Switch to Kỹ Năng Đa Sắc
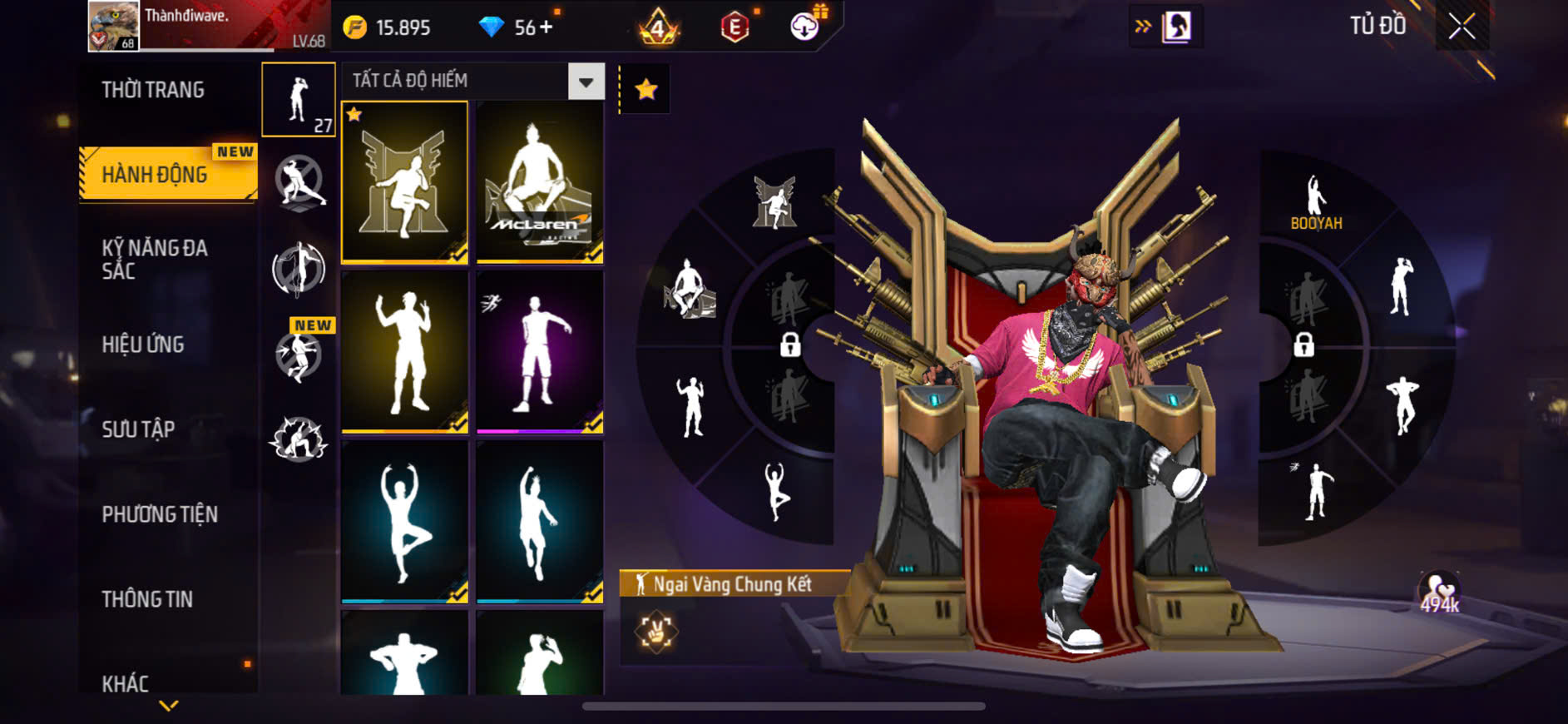Viewport: 1568px width, 724px height. click(155, 259)
